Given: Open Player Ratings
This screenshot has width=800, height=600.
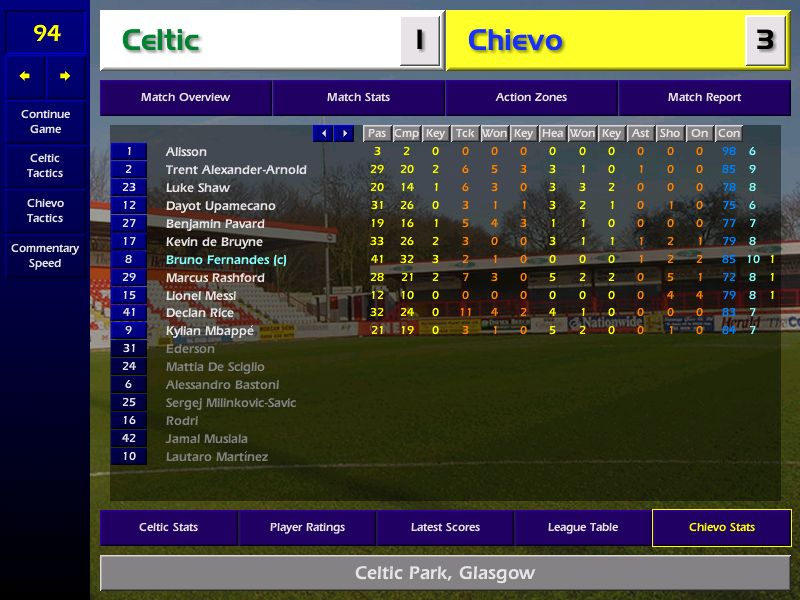Looking at the screenshot, I should coord(307,528).
